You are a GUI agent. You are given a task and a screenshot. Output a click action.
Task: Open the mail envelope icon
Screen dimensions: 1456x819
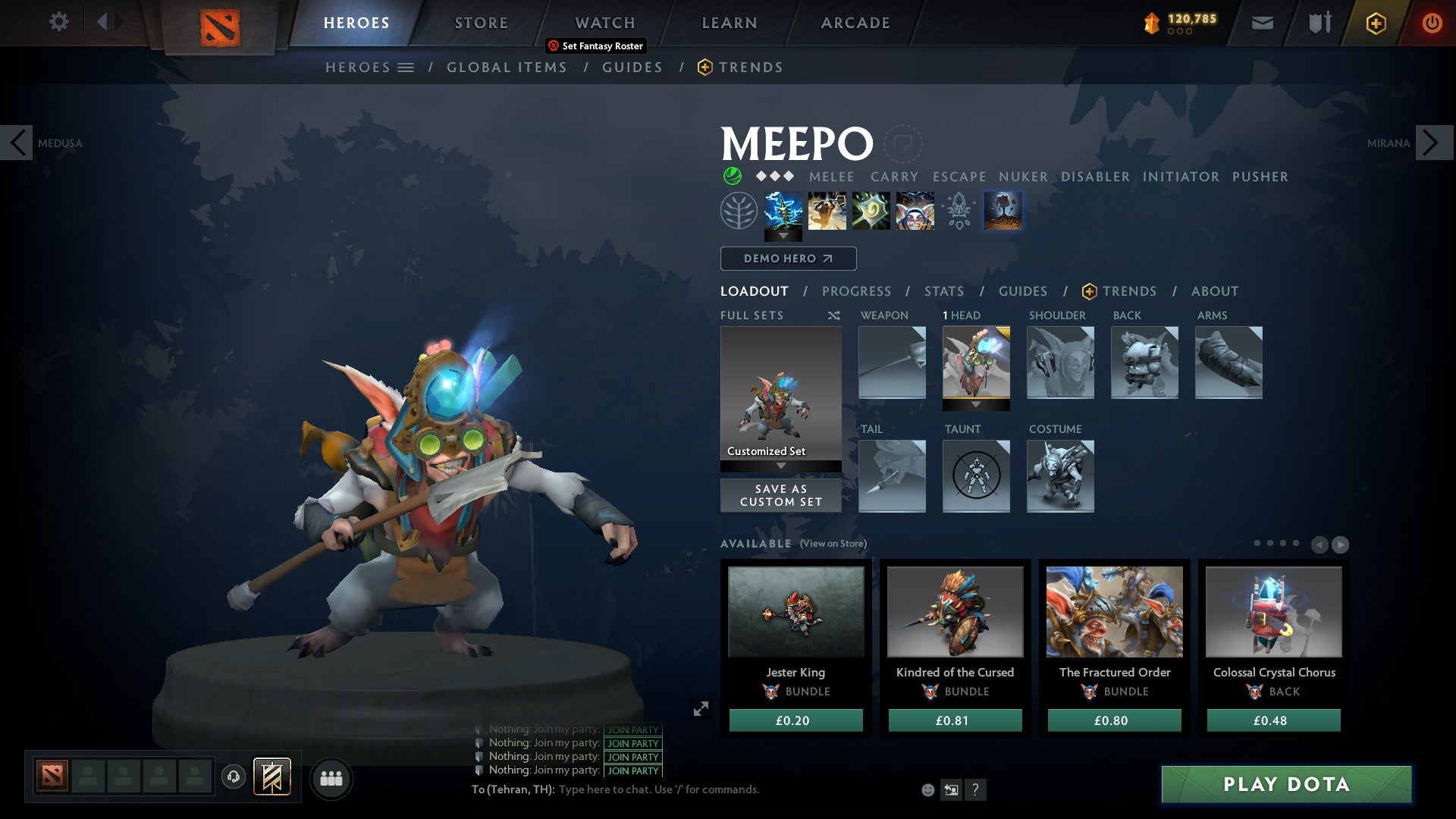[x=1261, y=23]
